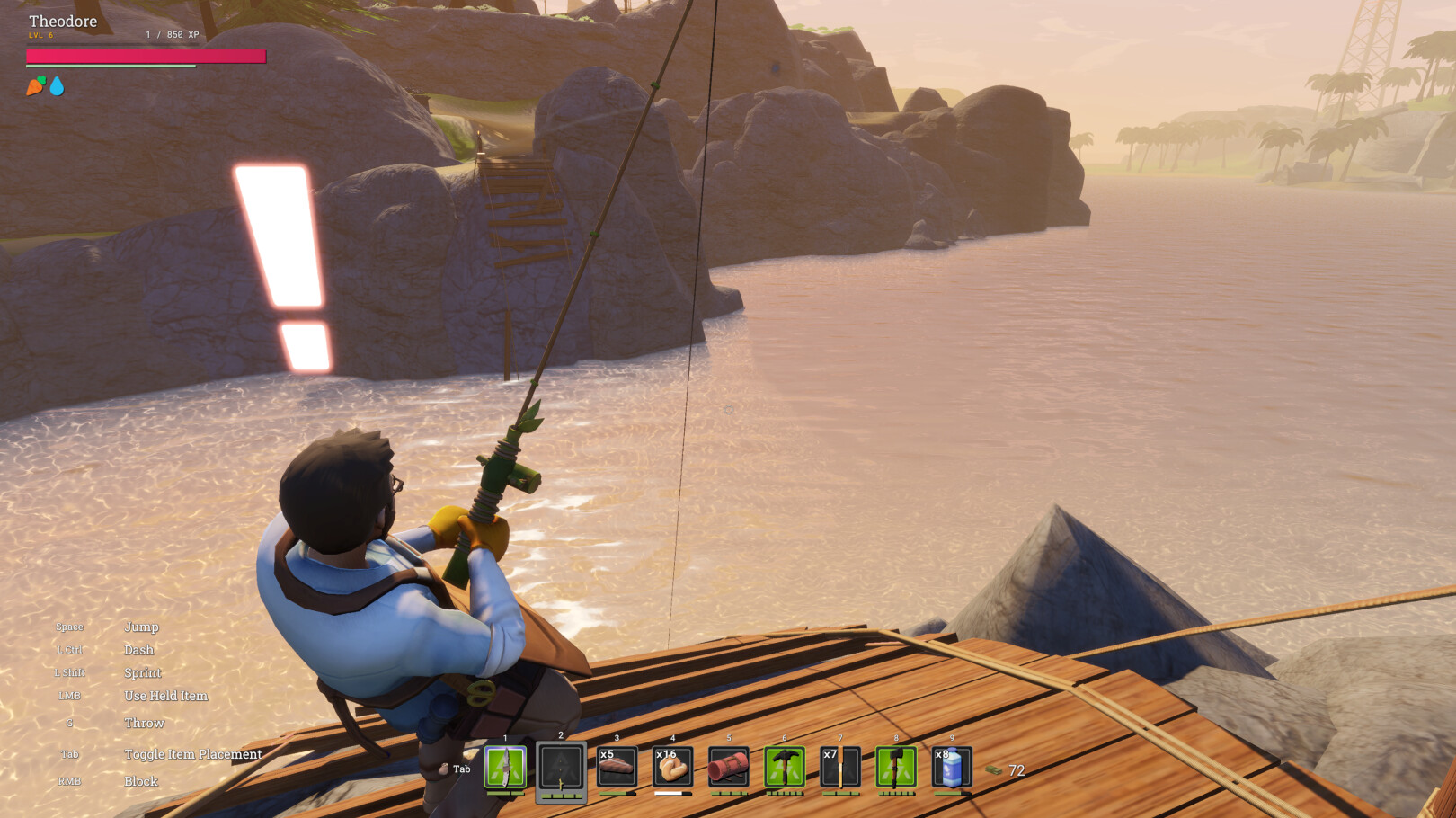Select the pretzel bread stack

[672, 768]
